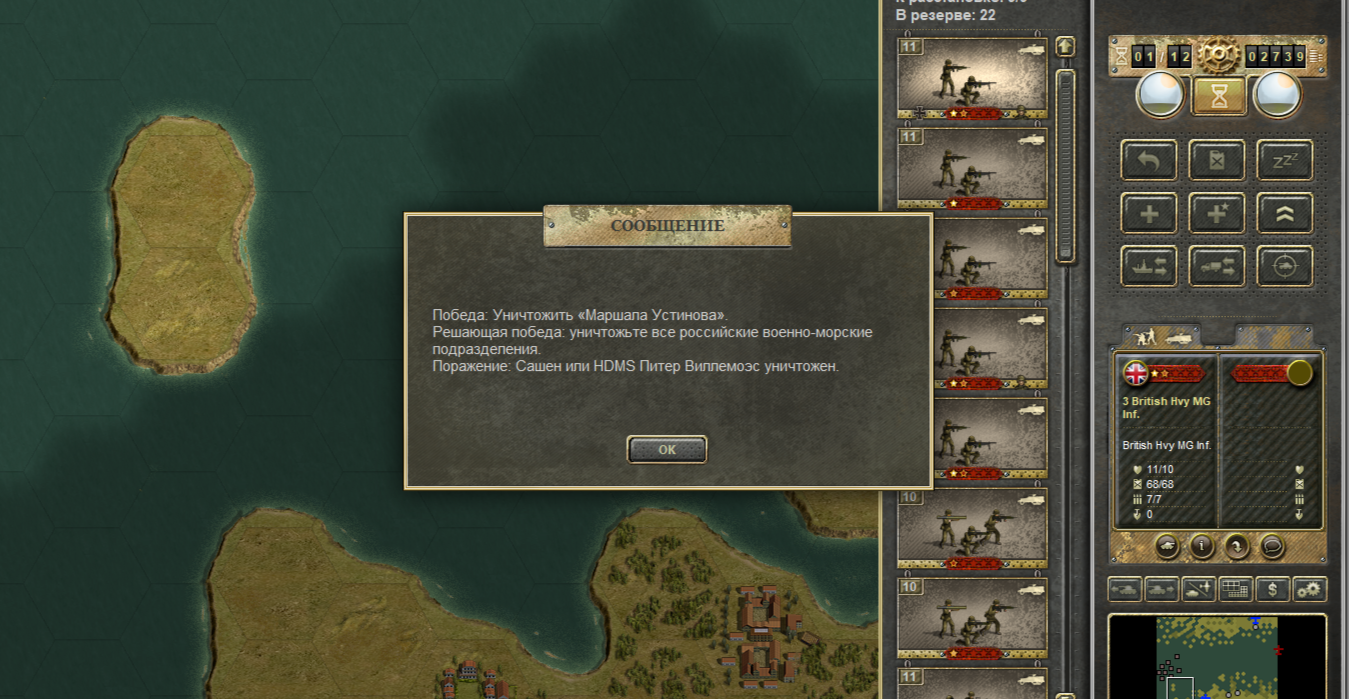Resupply the unit with the fuel can button
This screenshot has width=1349, height=699.
pos(1217,160)
